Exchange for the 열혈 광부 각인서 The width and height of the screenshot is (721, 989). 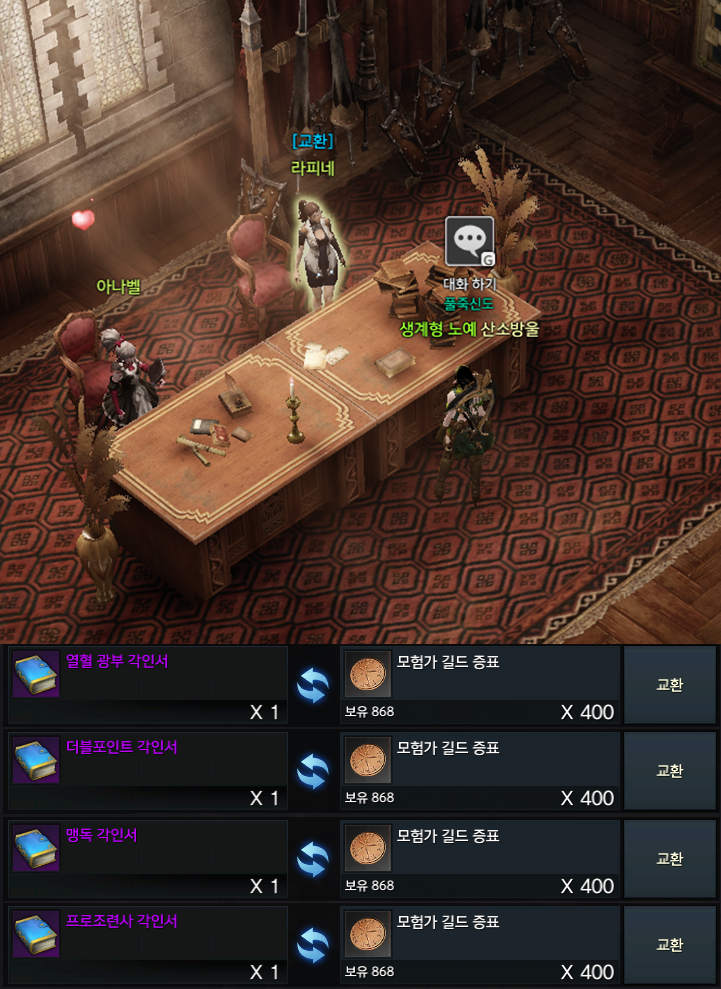click(669, 685)
